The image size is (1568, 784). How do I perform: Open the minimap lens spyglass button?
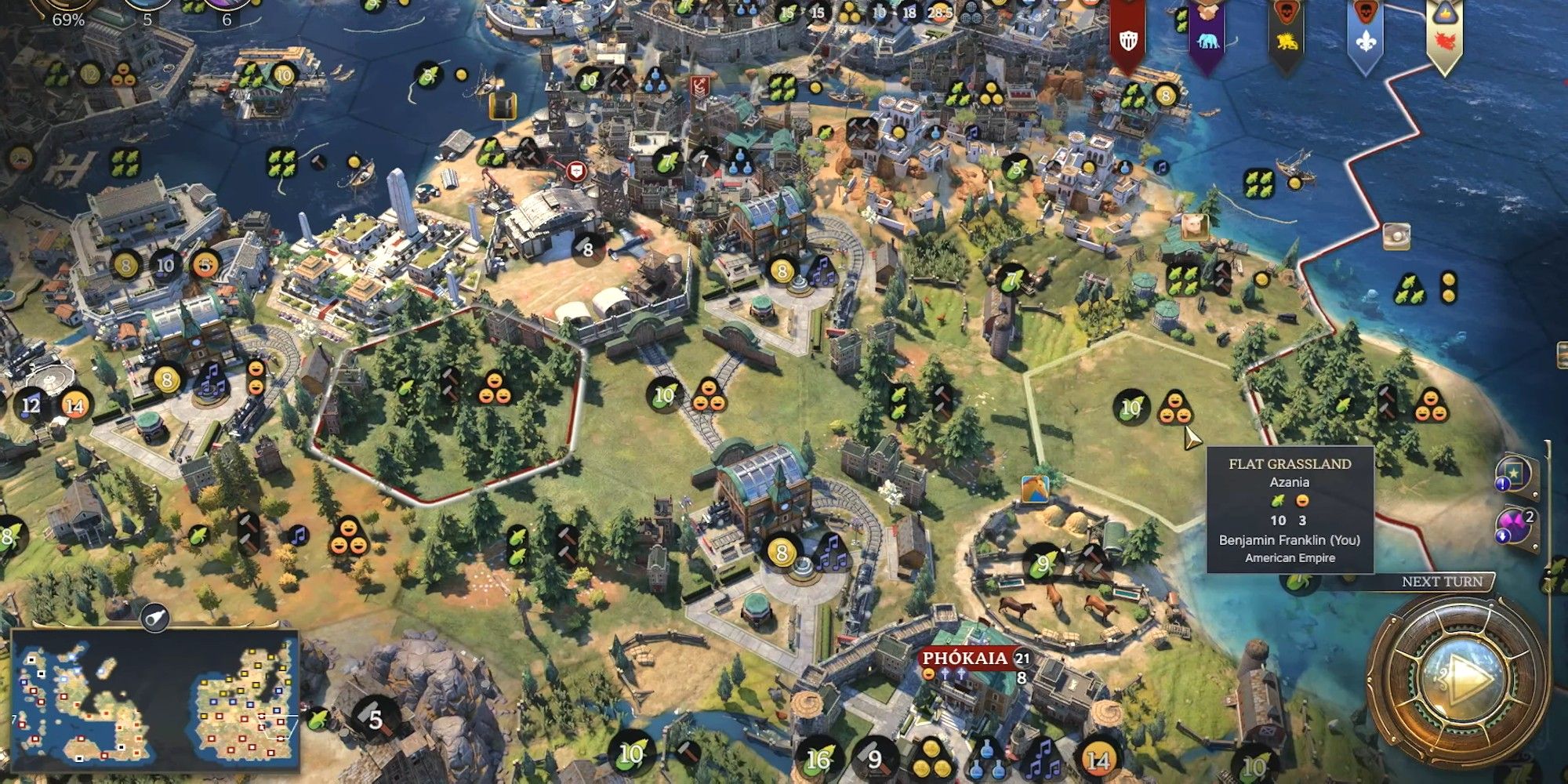(155, 619)
